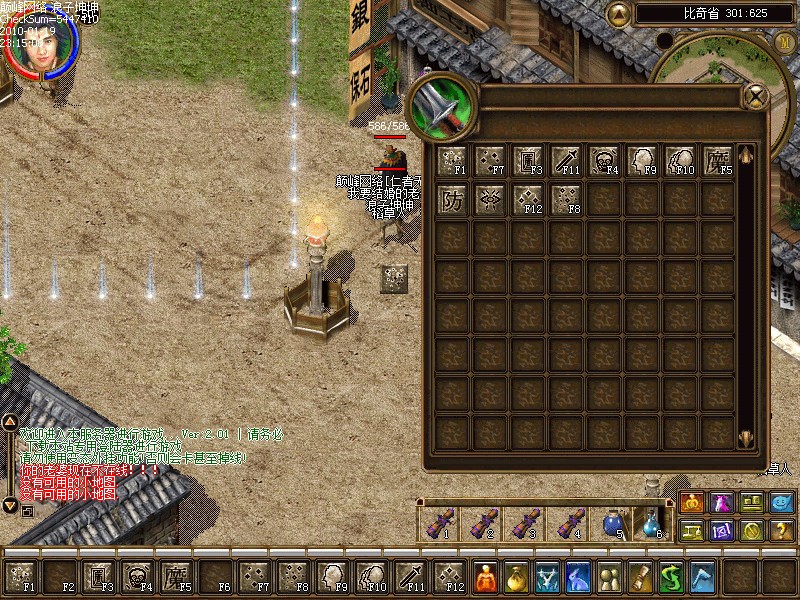The height and width of the screenshot is (600, 800).
Task: Choose the skull skill in the skill panel
Action: [x=604, y=161]
